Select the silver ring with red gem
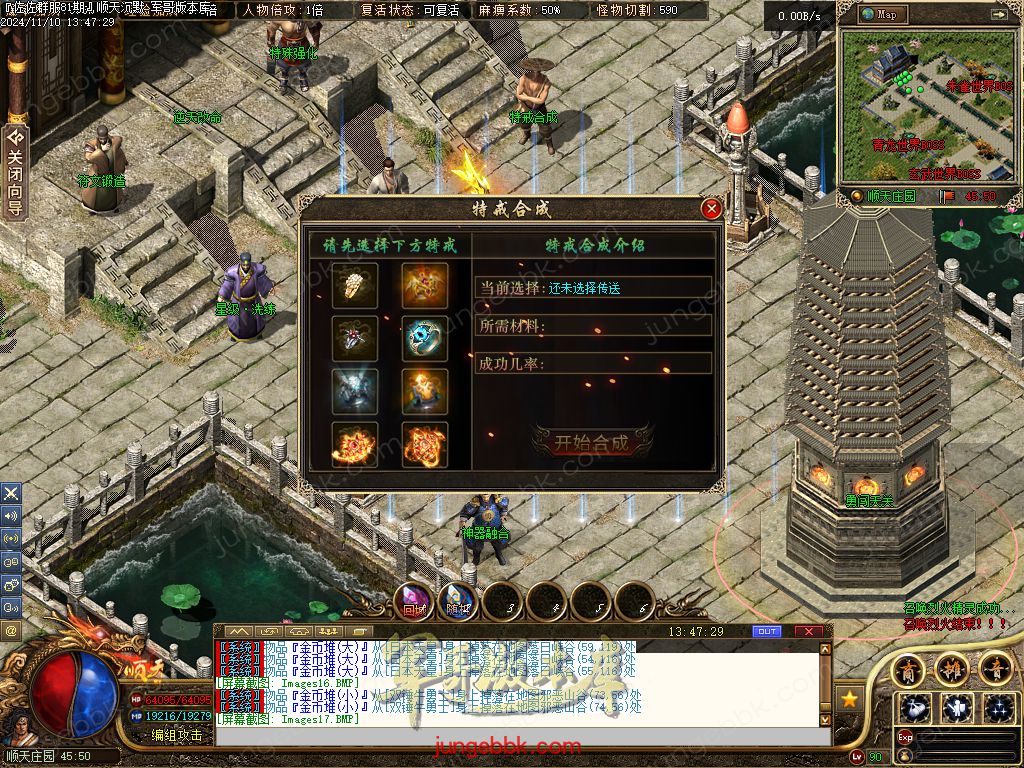This screenshot has height=768, width=1024. (355, 338)
